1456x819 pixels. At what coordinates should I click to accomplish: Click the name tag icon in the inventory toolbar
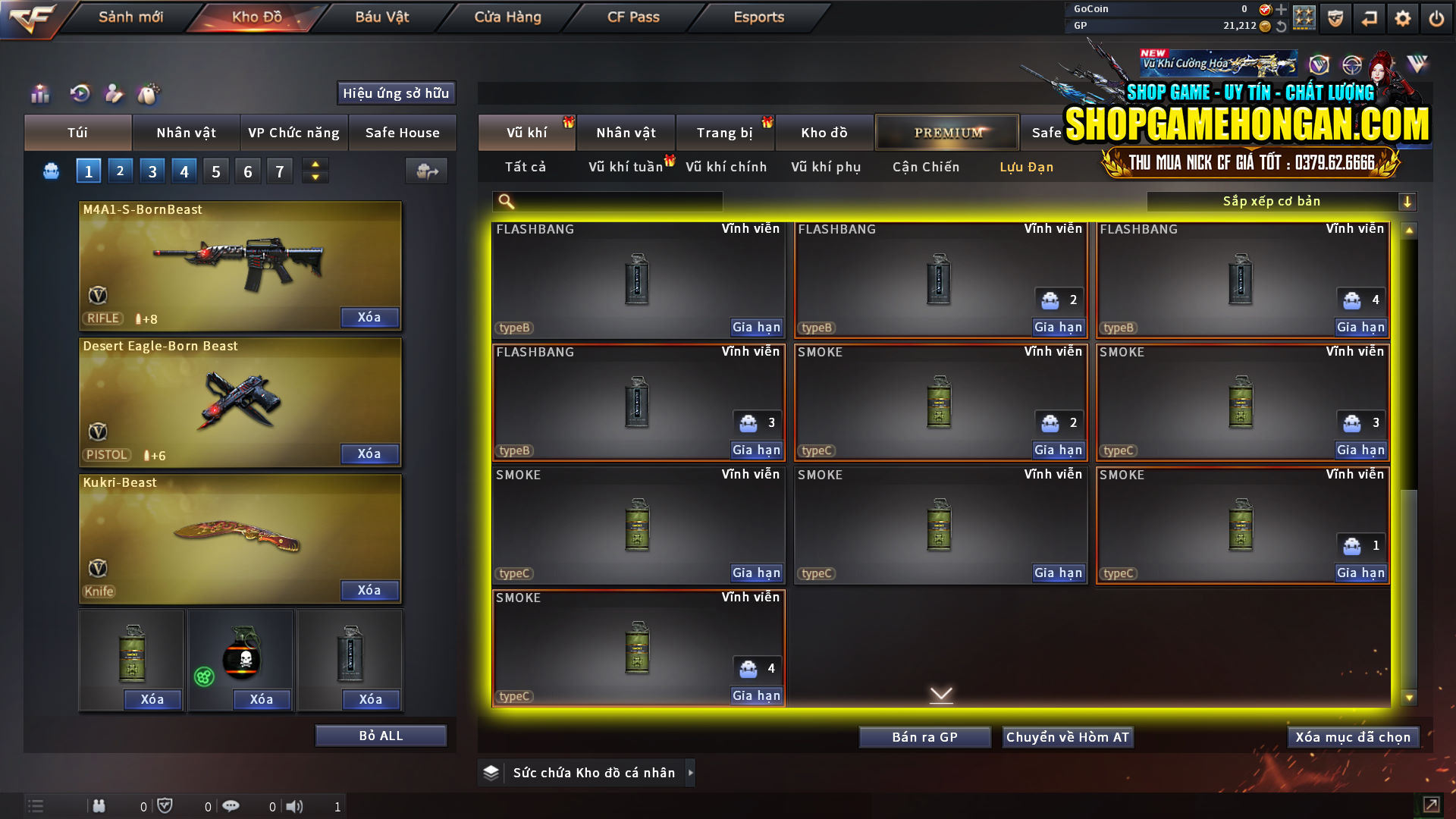[149, 94]
